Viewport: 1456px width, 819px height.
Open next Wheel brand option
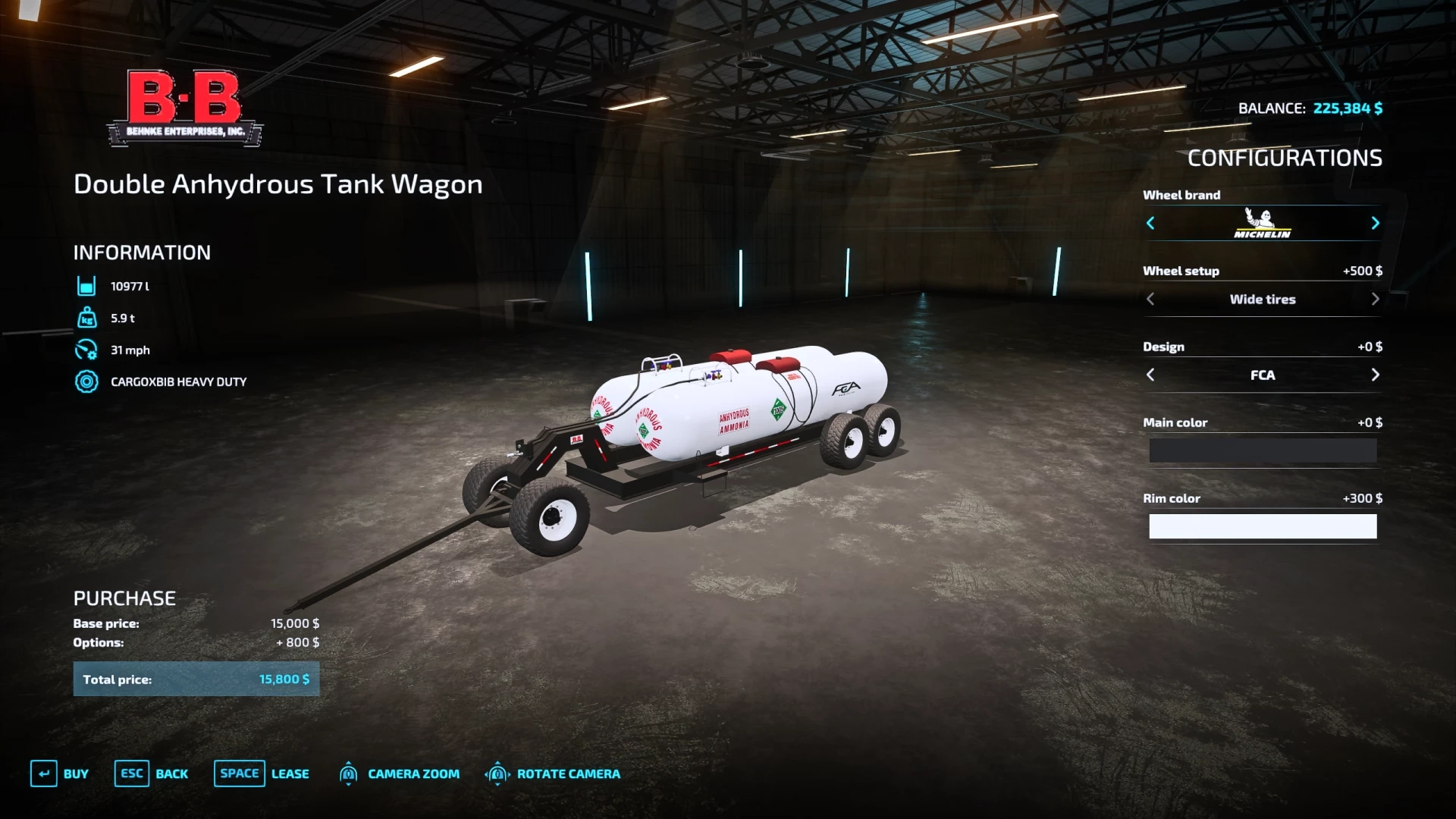(1376, 224)
